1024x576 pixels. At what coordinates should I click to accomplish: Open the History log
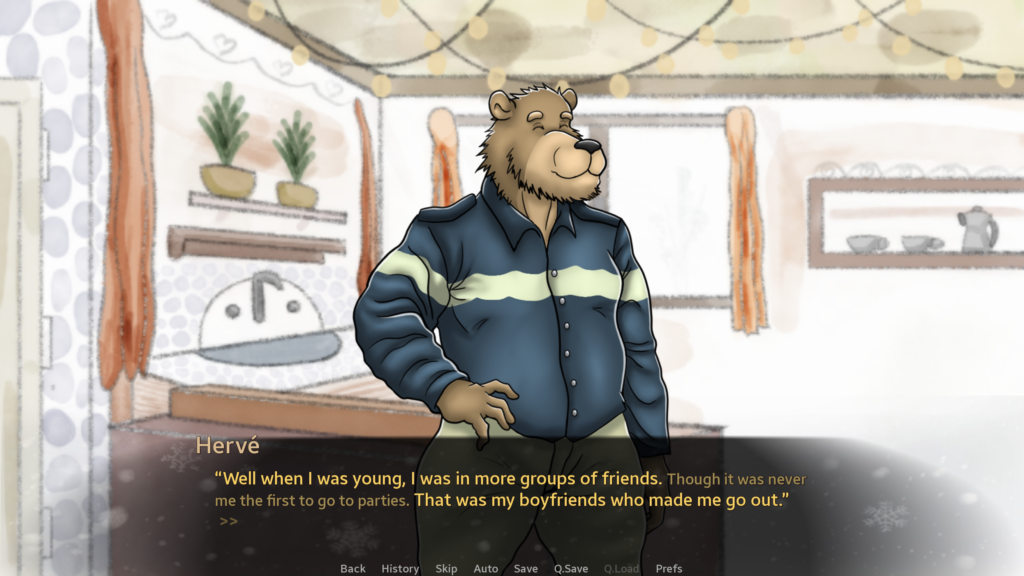tap(400, 568)
